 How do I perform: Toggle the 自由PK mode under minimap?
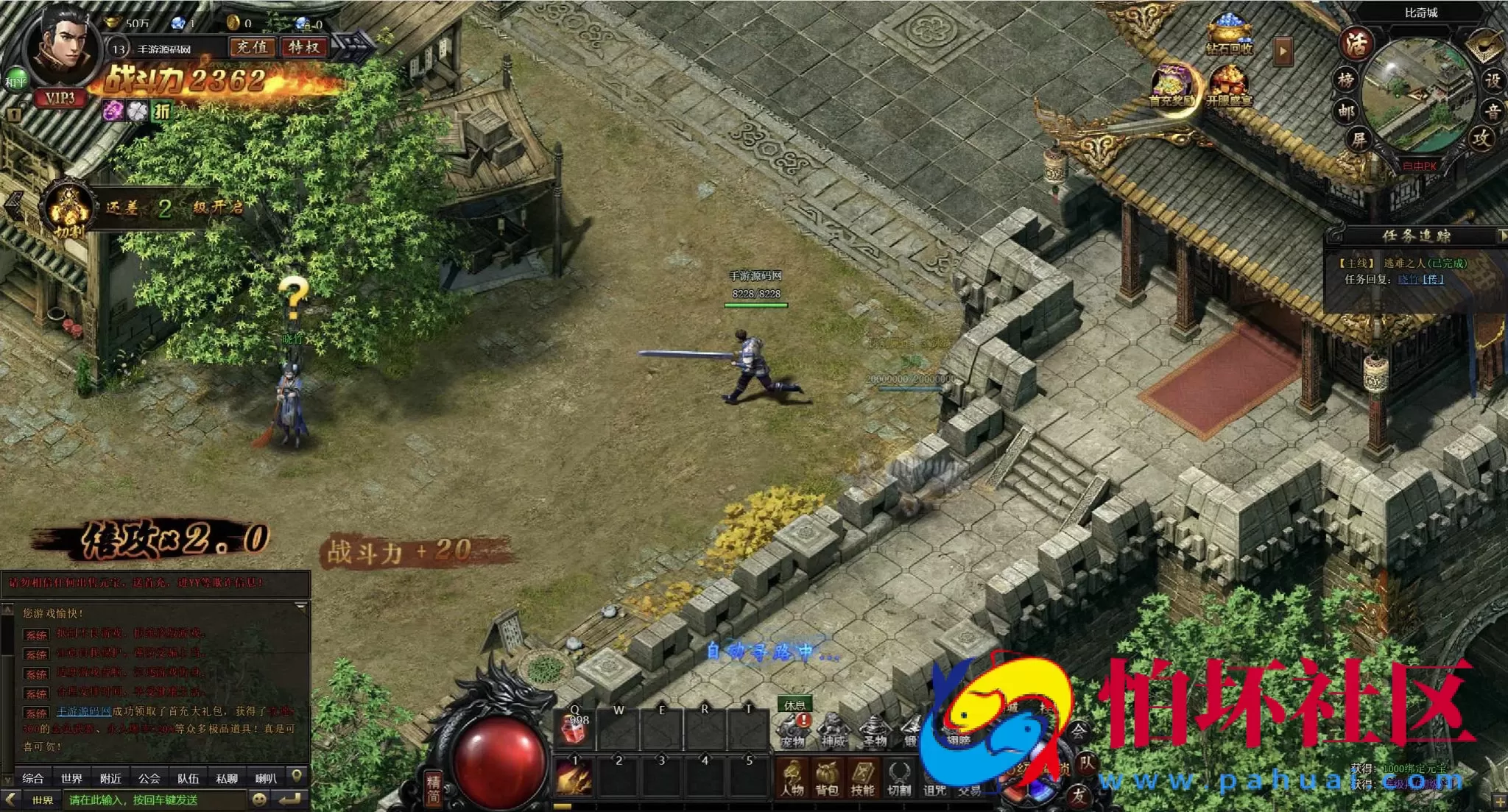click(x=1420, y=166)
